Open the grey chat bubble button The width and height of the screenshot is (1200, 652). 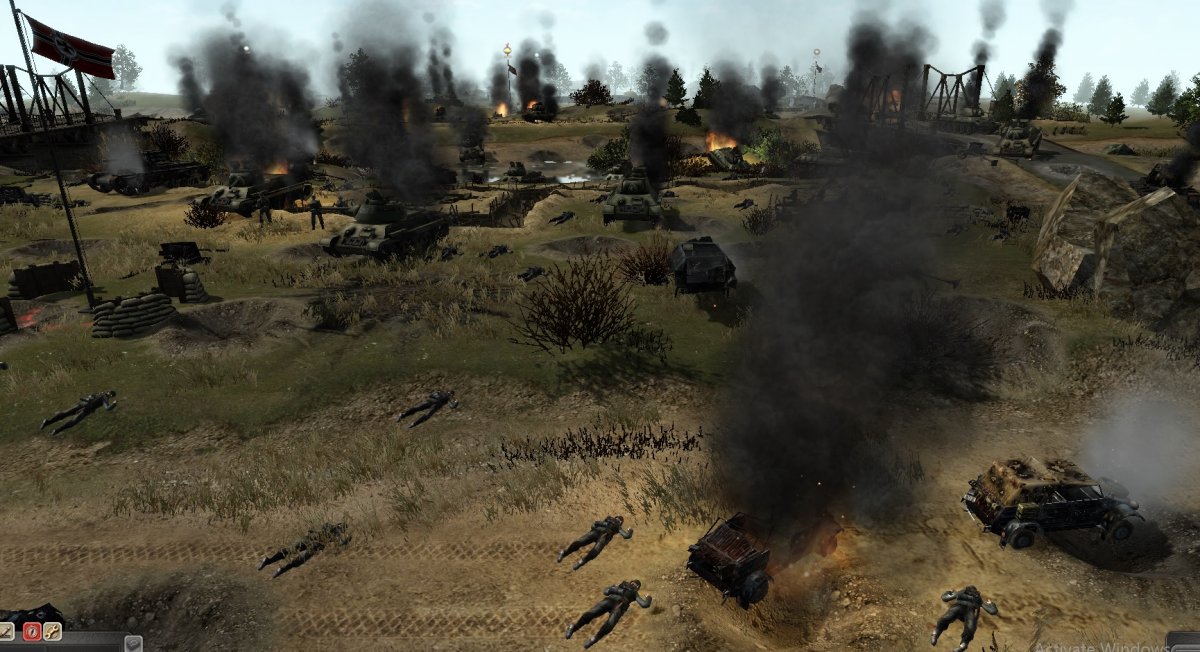[132, 643]
